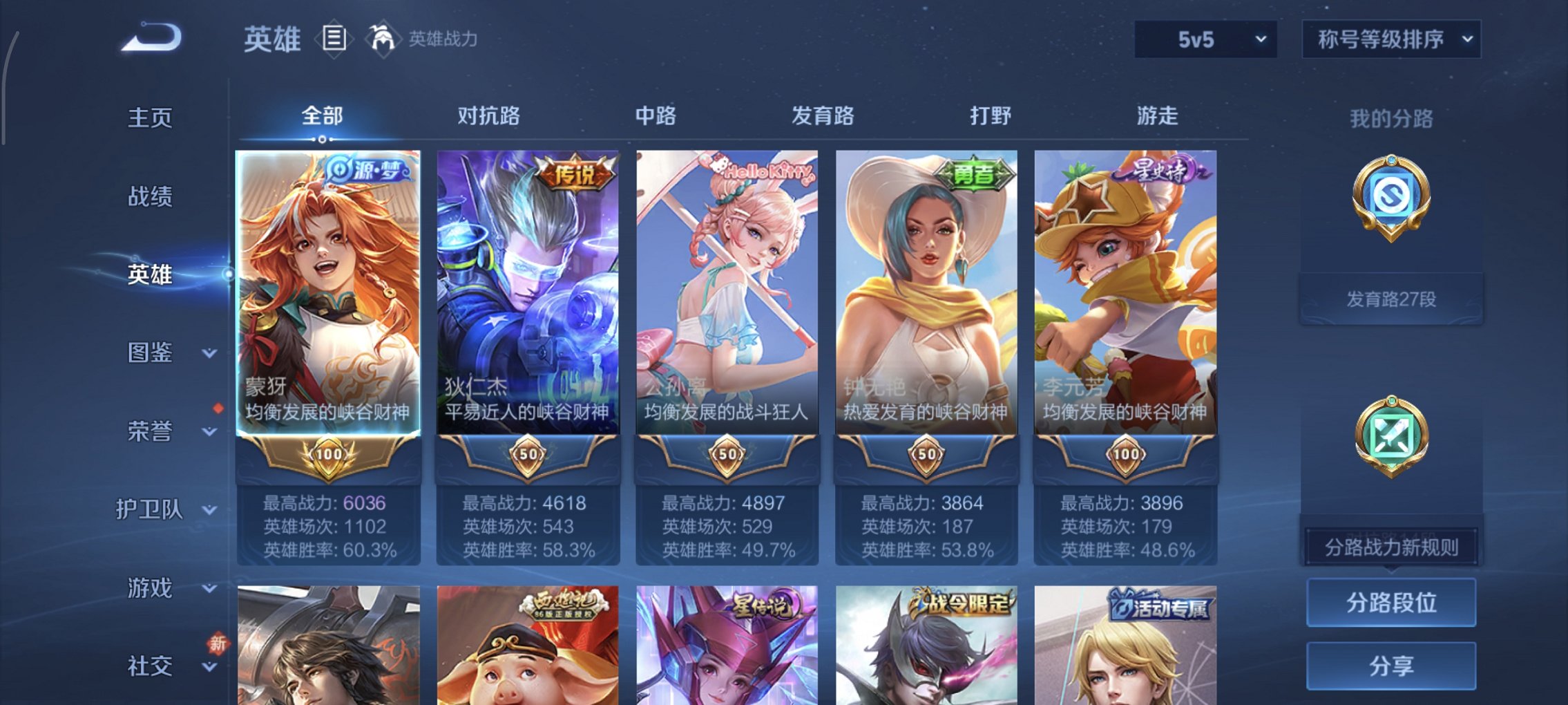Click the 分享 button
Image resolution: width=1568 pixels, height=705 pixels.
pyautogui.click(x=1389, y=666)
